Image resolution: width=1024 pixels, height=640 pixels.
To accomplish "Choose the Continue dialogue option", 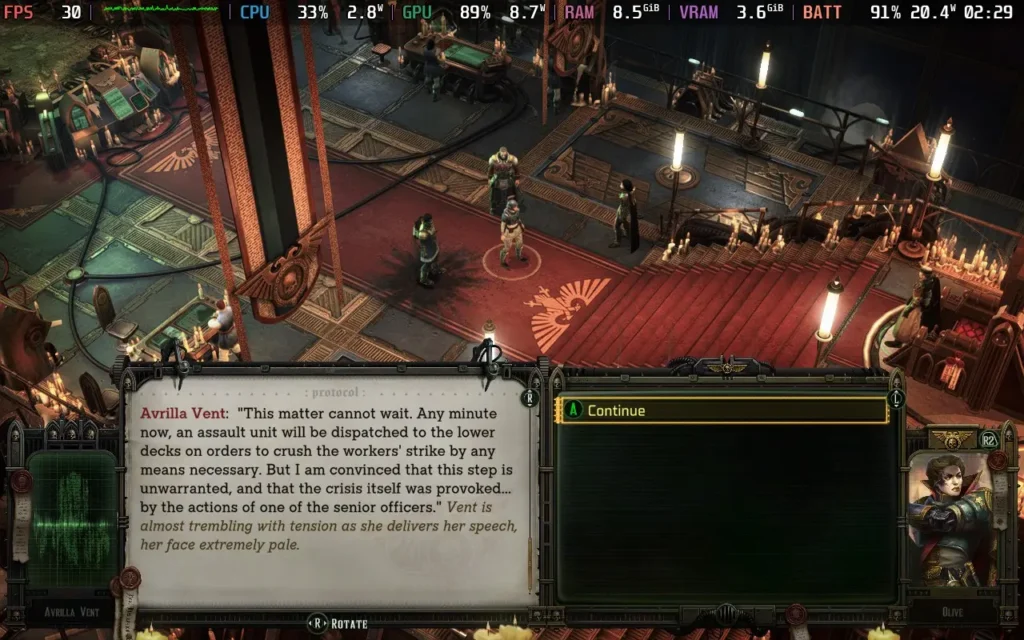I will click(722, 411).
